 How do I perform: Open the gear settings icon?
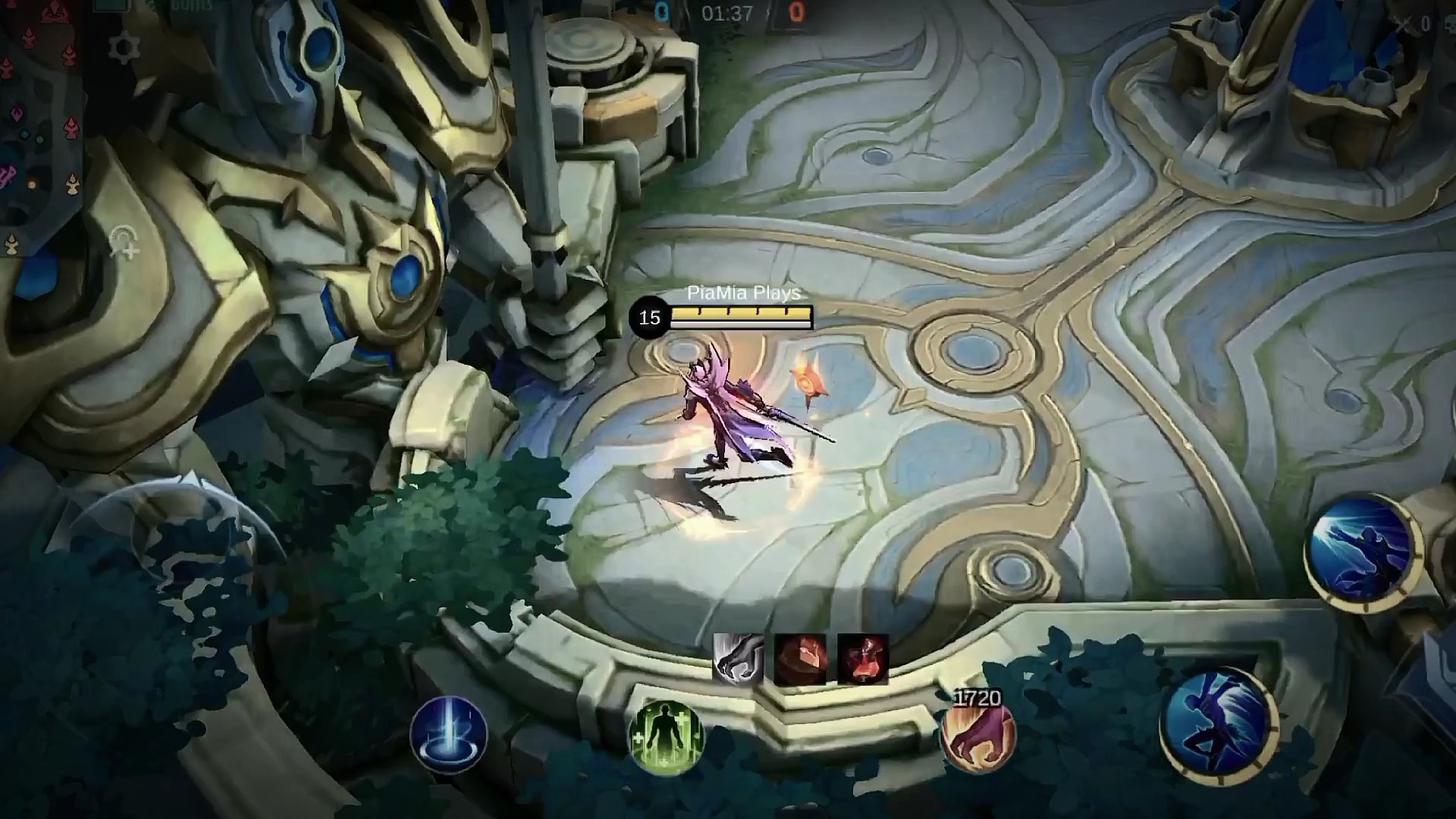(x=124, y=49)
